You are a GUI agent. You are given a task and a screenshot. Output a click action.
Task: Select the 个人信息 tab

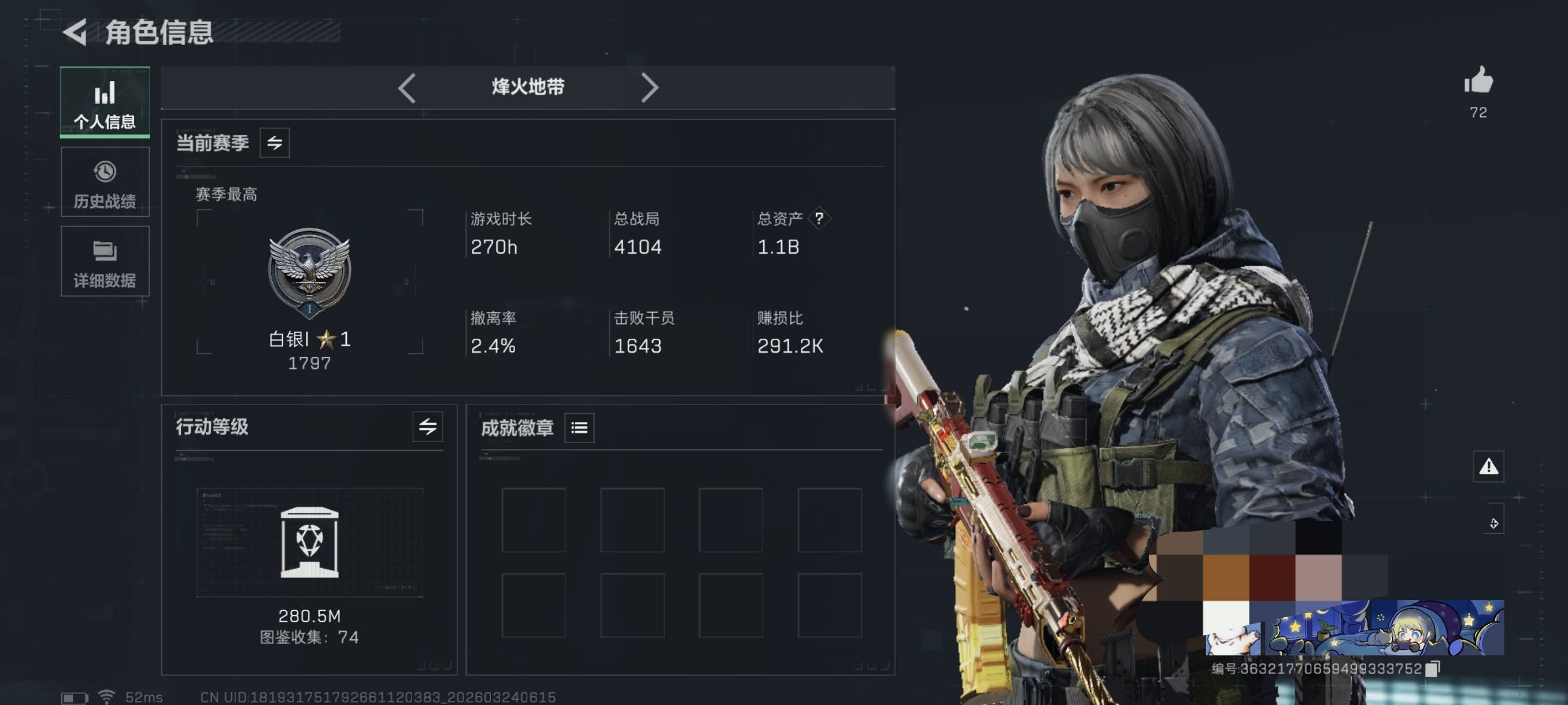pos(105,102)
